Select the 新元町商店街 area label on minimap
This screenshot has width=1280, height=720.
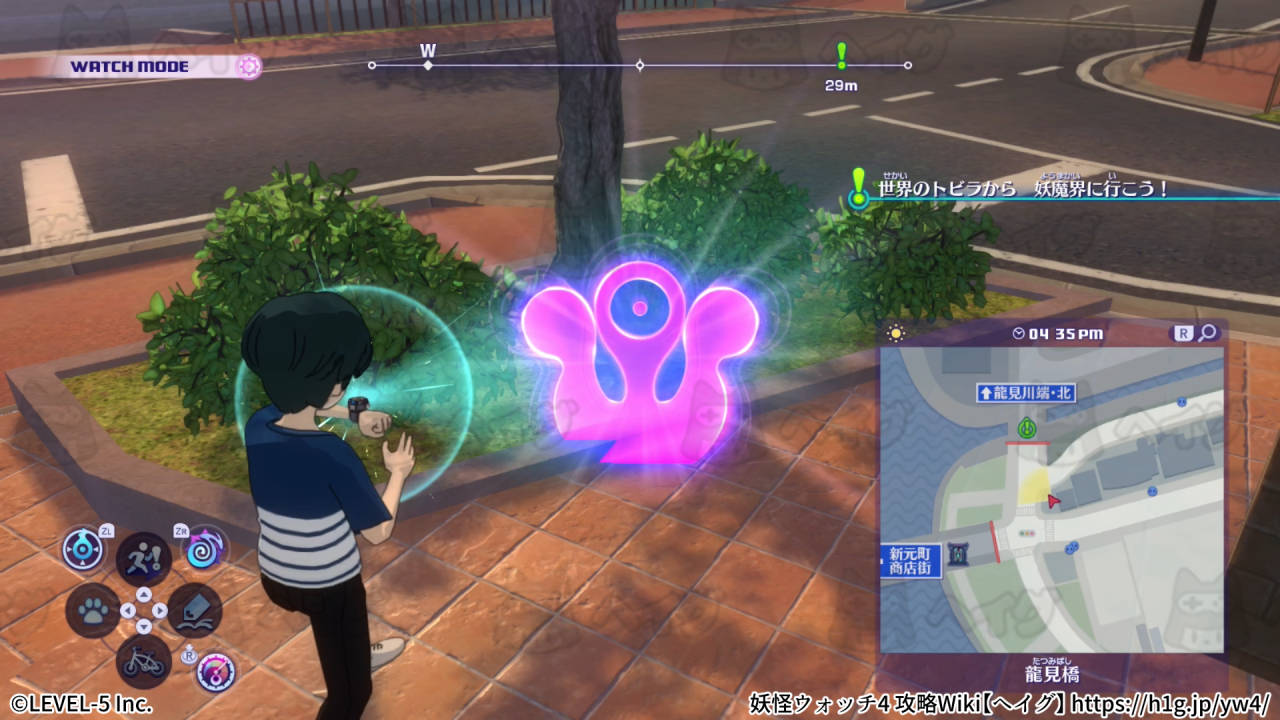tap(909, 560)
